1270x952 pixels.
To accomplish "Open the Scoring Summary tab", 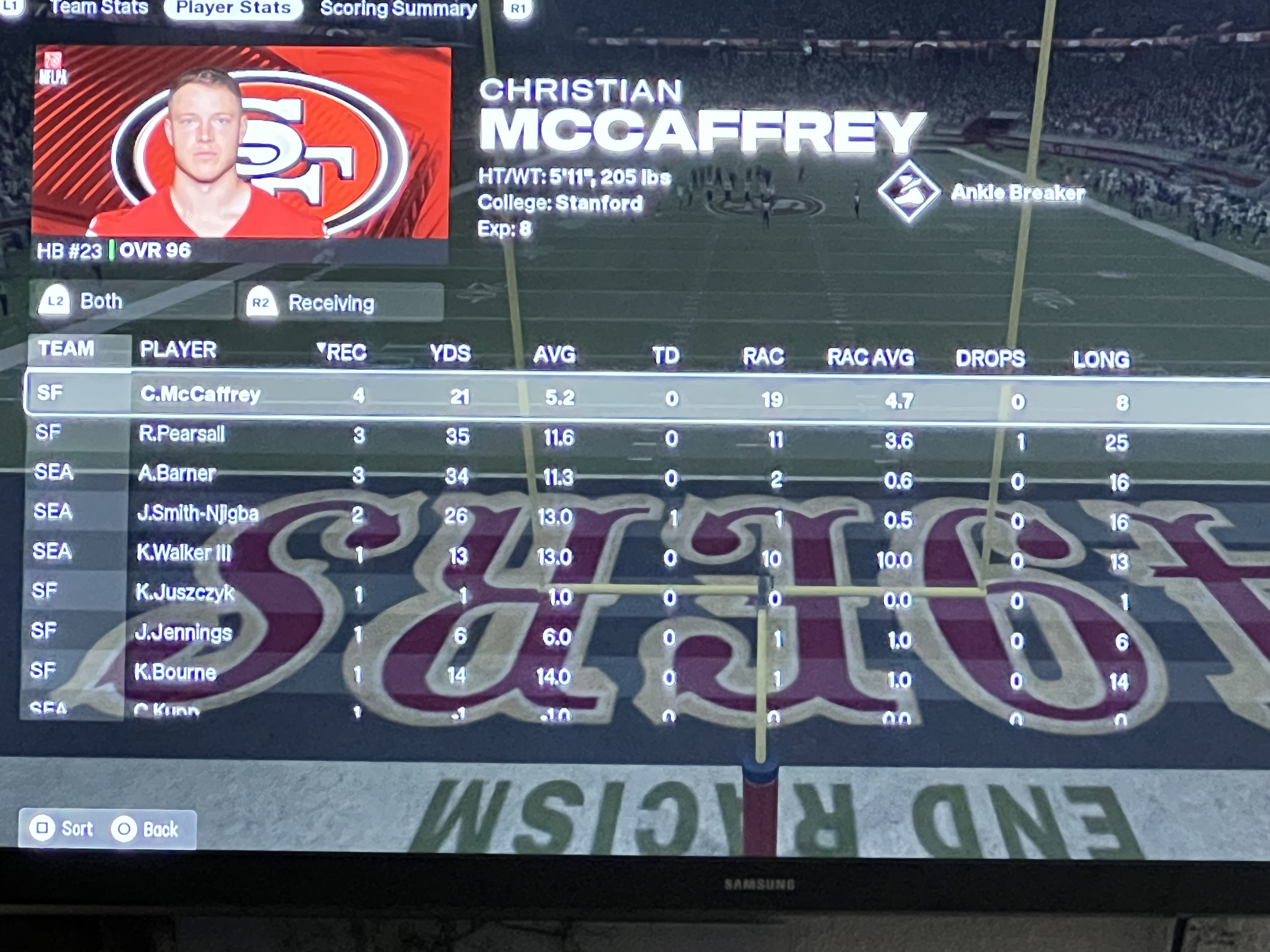I will [398, 8].
